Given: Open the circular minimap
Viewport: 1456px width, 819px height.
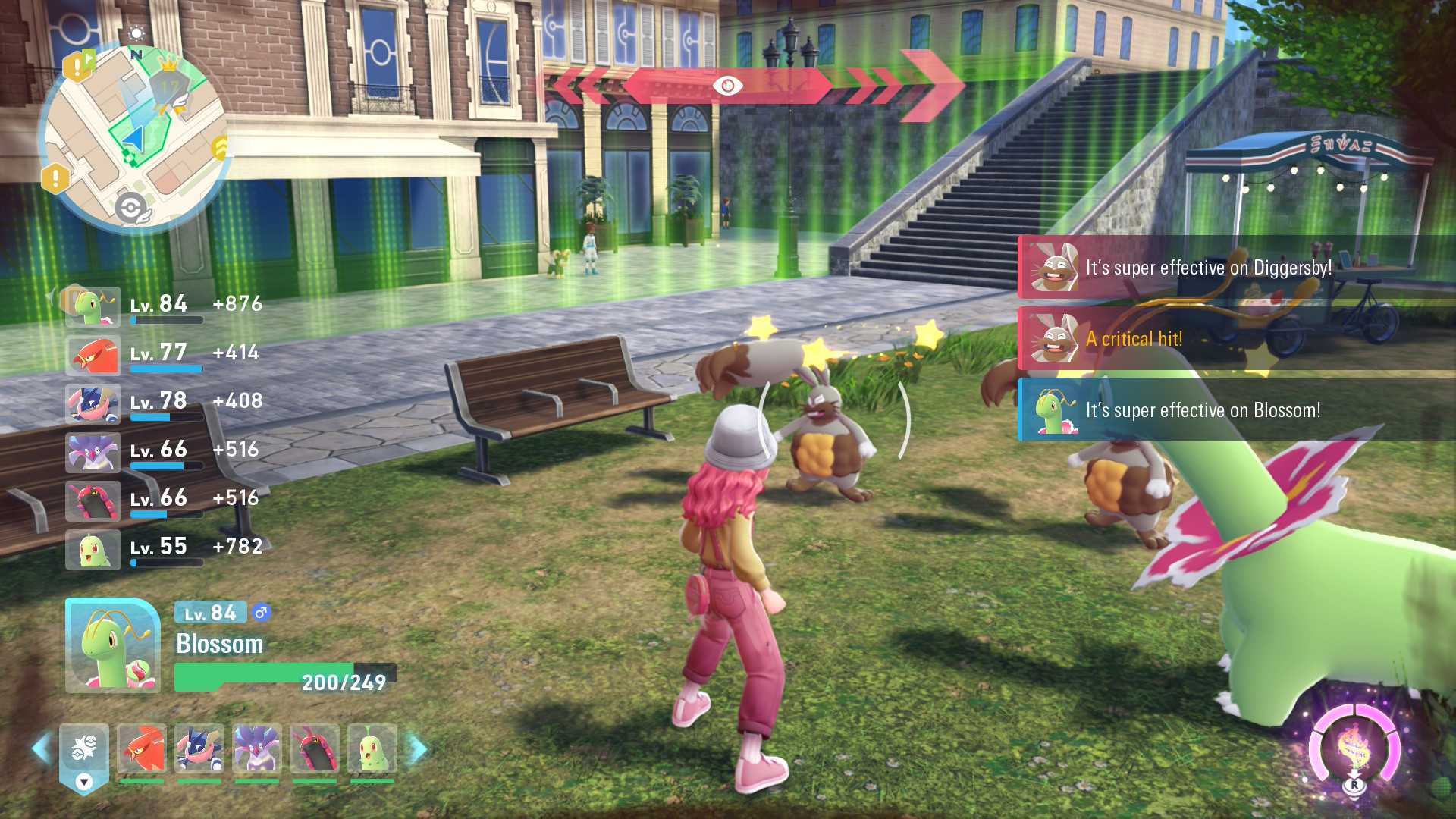Looking at the screenshot, I should 133,136.
